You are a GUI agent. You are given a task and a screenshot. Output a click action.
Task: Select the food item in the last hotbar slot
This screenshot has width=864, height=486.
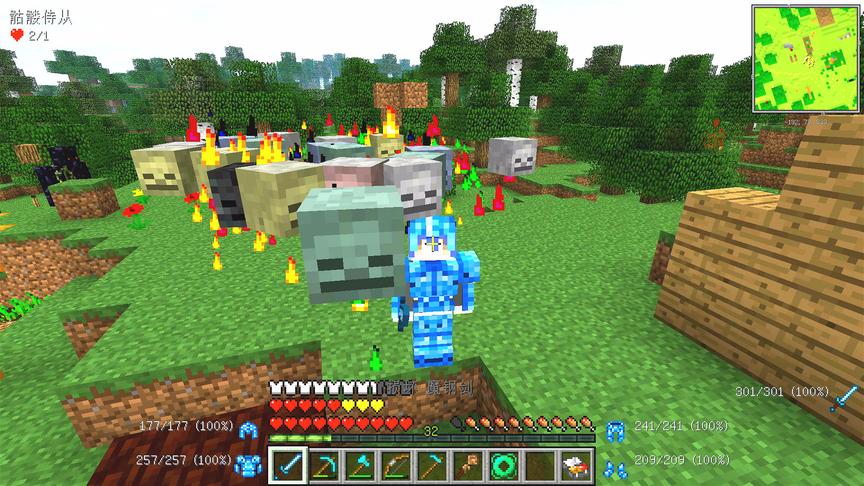tap(575, 465)
